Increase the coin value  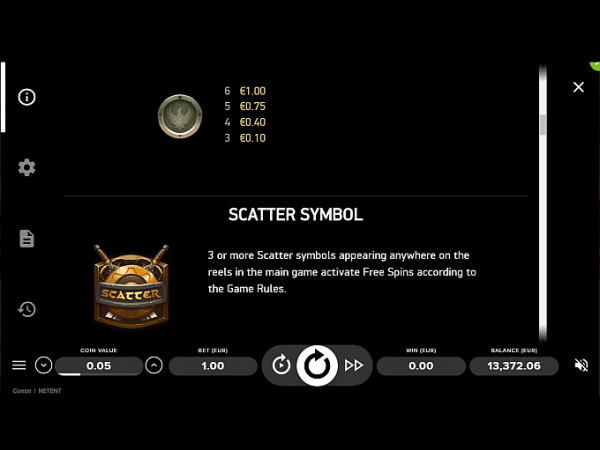pyautogui.click(x=153, y=366)
